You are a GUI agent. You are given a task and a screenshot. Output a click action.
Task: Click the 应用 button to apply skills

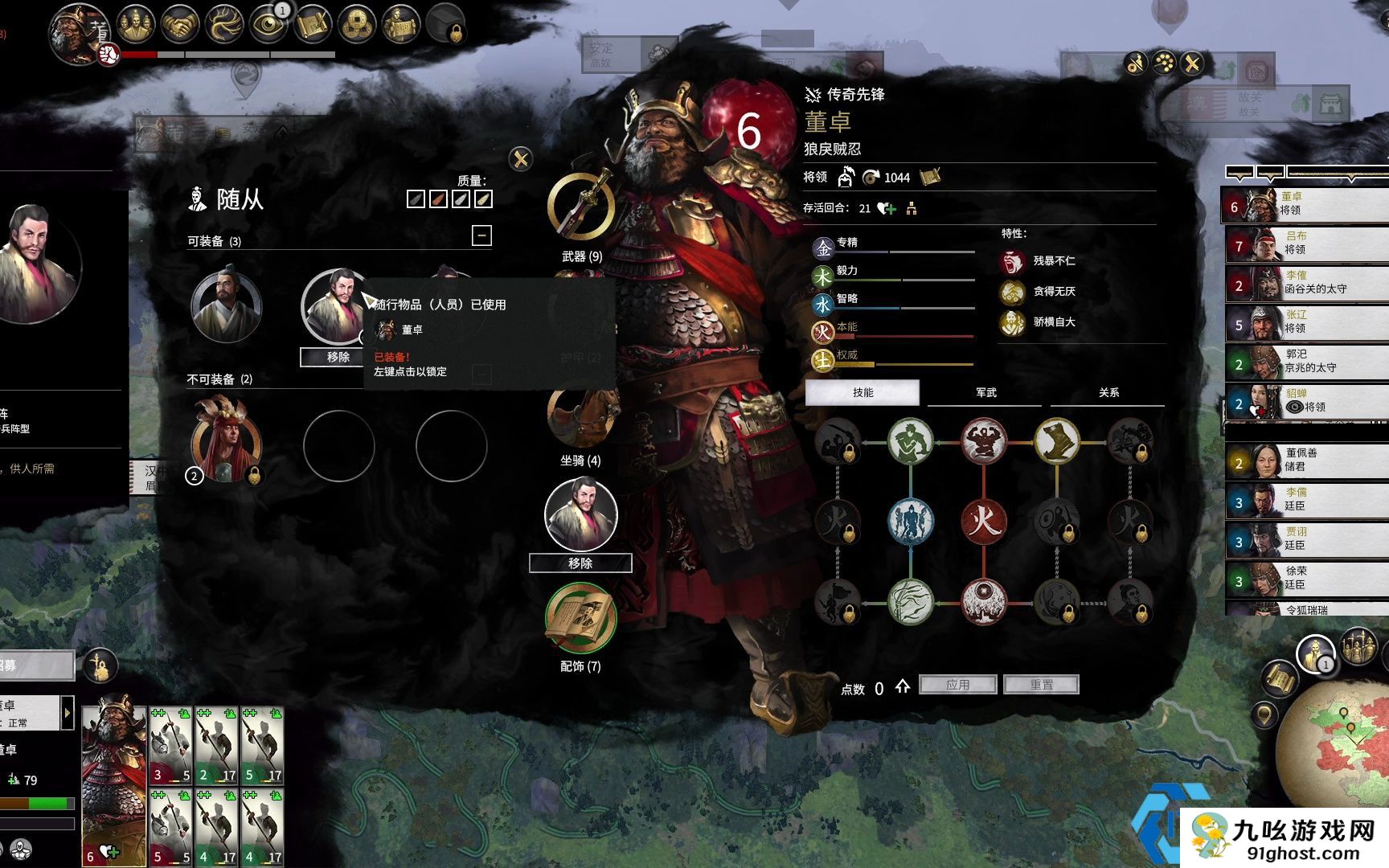coord(957,685)
